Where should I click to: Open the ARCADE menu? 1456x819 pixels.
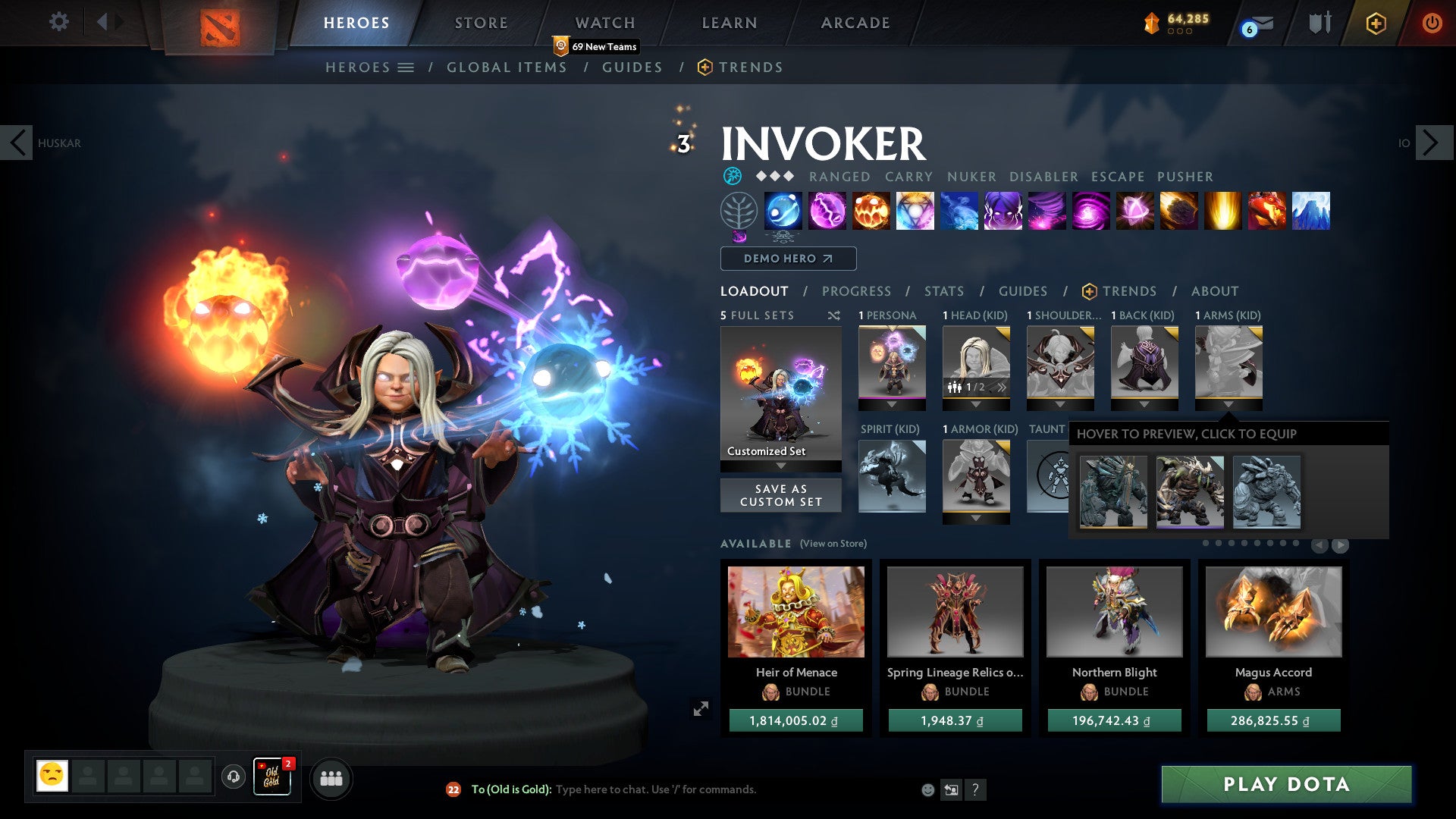[855, 22]
